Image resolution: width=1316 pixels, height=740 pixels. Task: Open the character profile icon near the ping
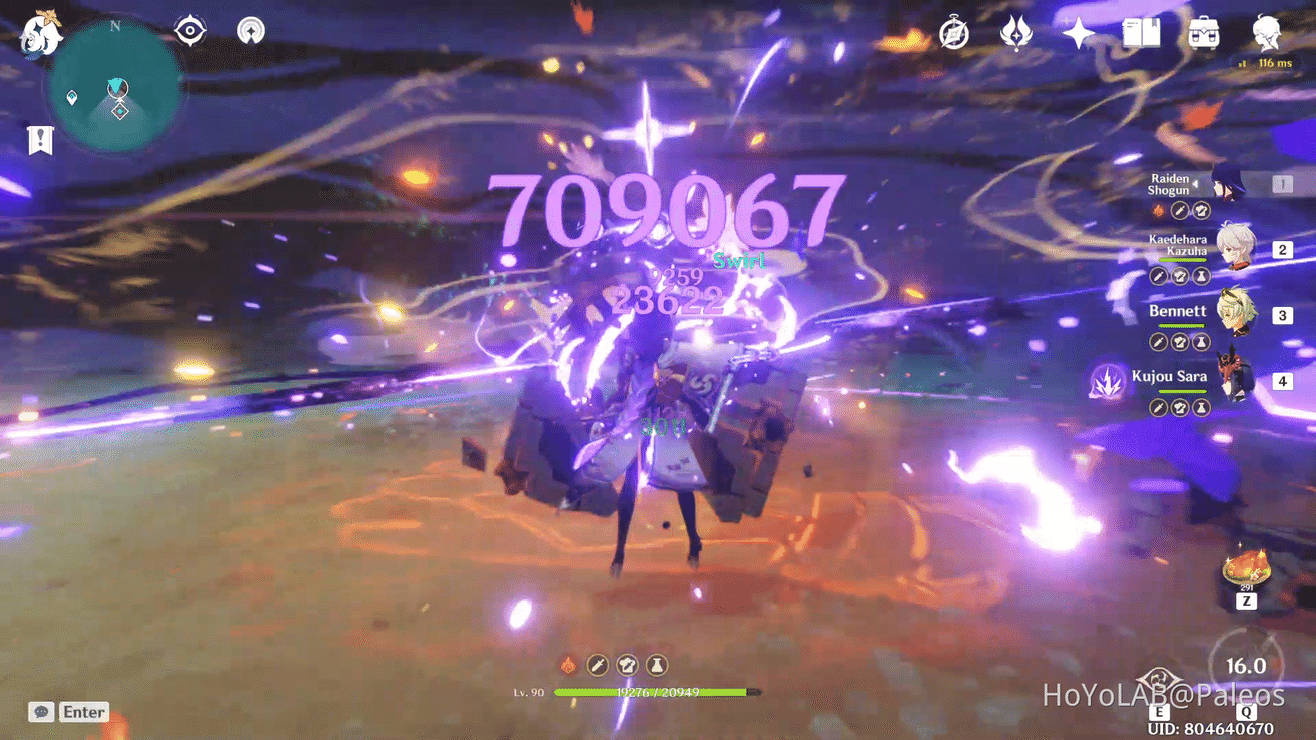point(1266,33)
